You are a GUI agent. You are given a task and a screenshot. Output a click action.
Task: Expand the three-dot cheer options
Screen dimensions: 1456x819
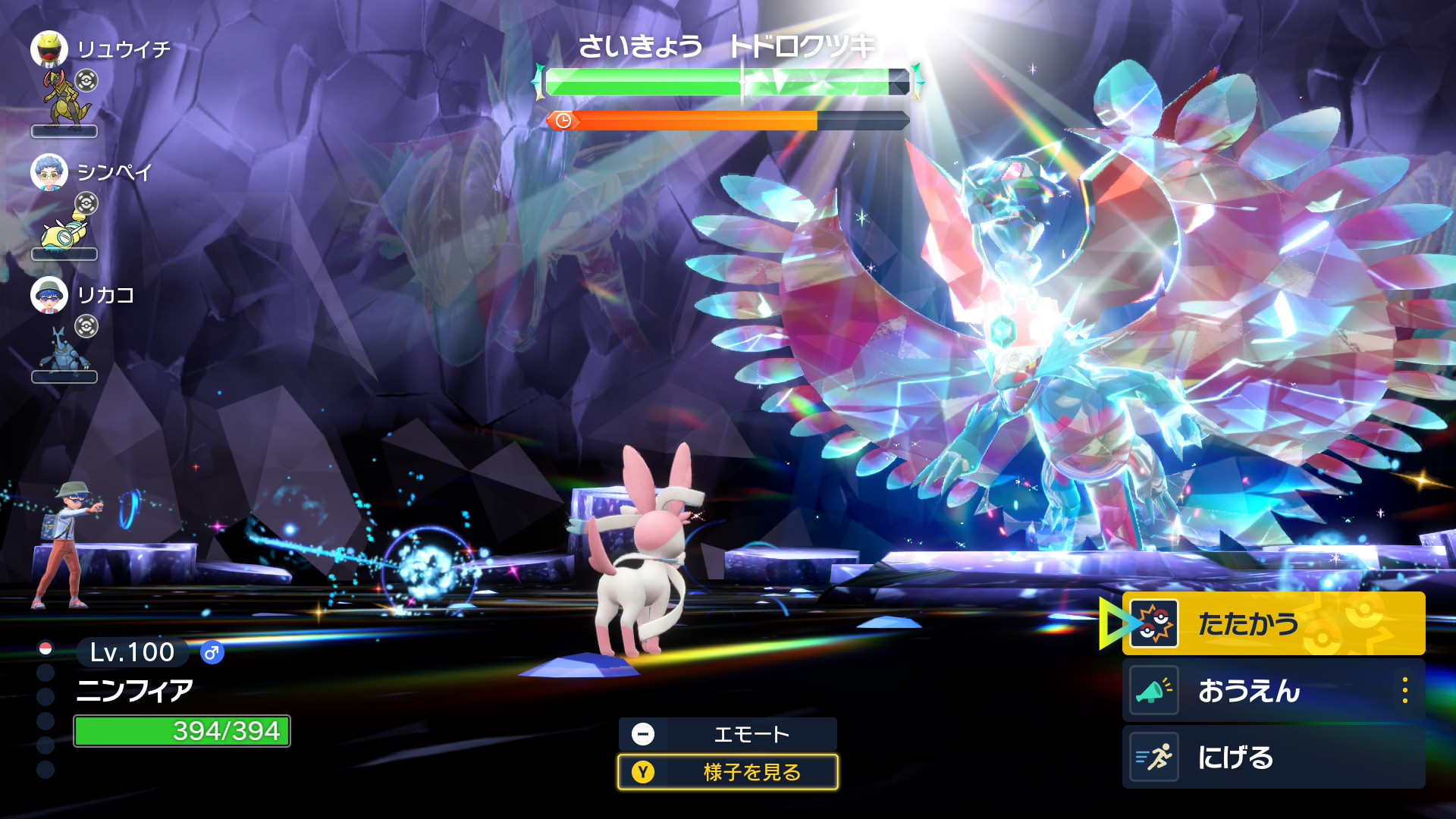pyautogui.click(x=1405, y=690)
